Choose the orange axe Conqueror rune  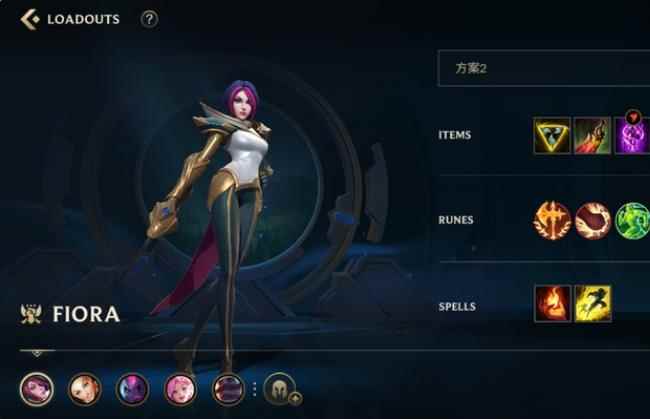click(552, 220)
